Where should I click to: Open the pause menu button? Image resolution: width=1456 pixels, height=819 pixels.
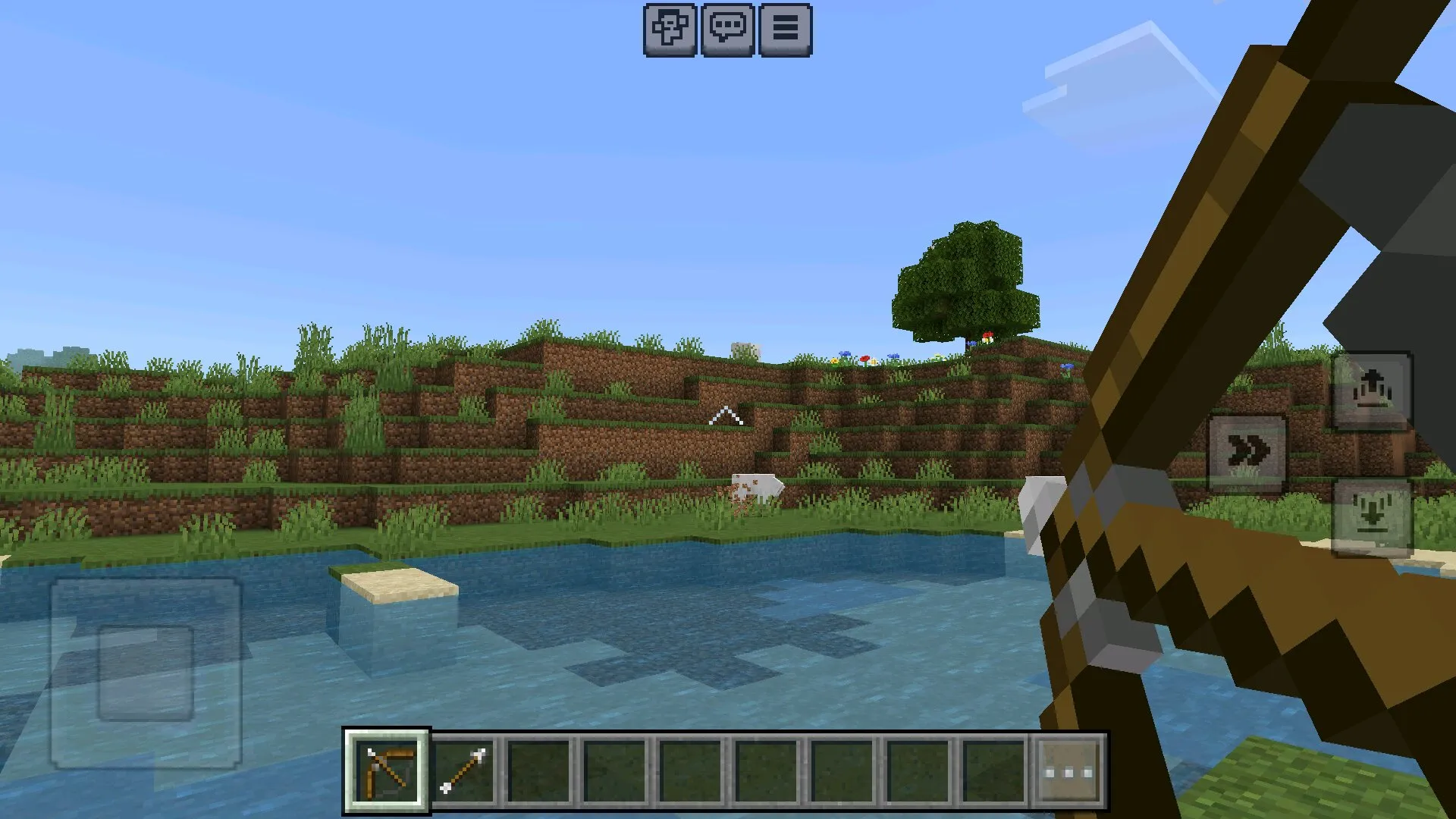(x=785, y=30)
